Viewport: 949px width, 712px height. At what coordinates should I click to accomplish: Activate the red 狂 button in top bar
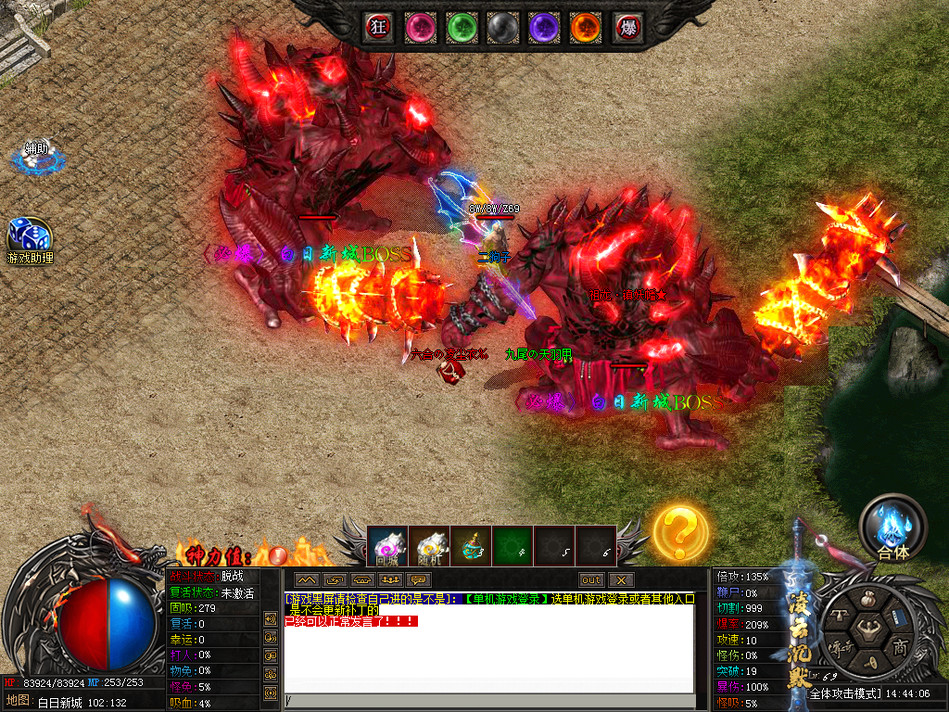pyautogui.click(x=378, y=27)
